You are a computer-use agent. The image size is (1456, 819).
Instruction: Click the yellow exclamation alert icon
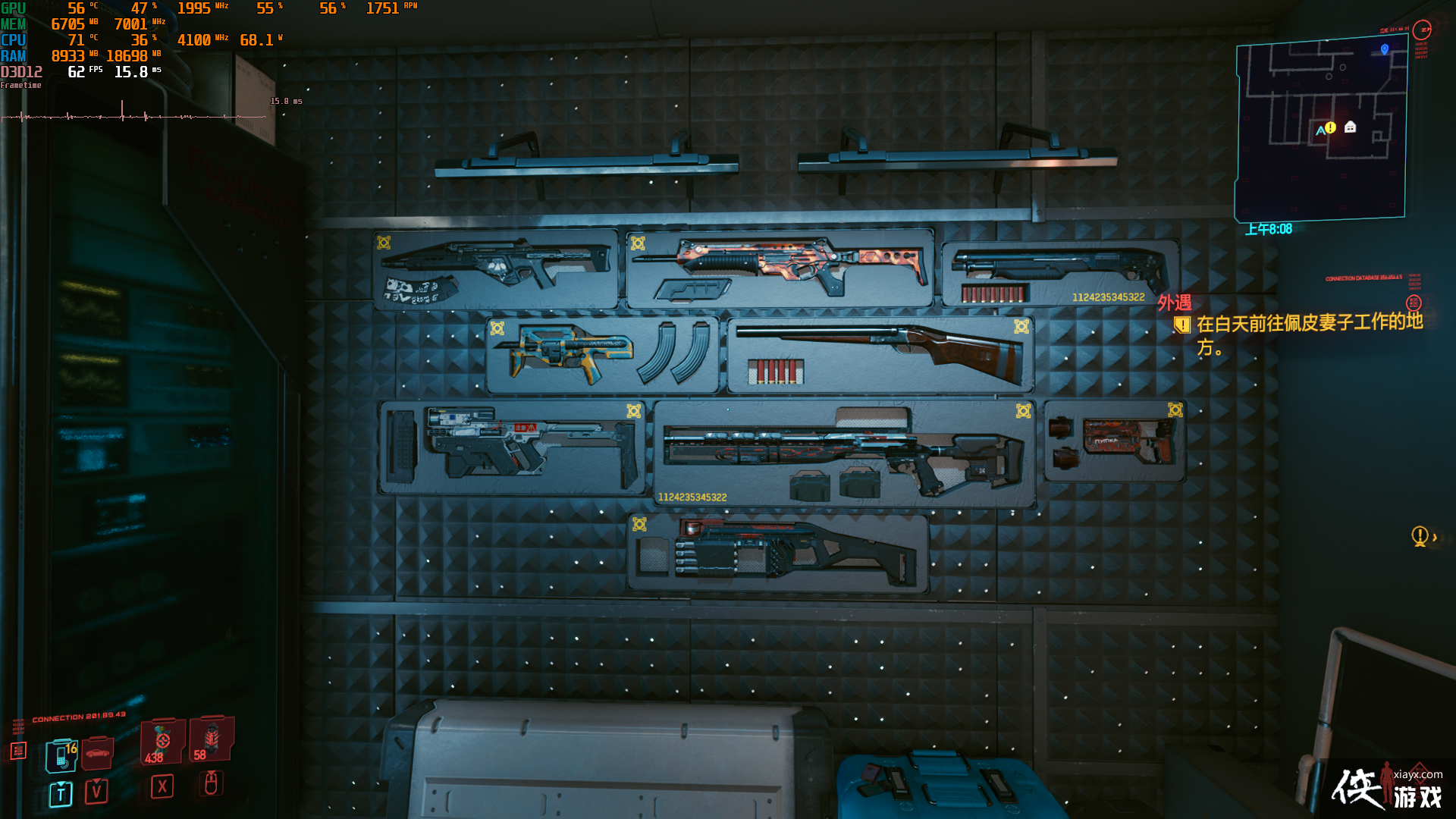pyautogui.click(x=1420, y=536)
